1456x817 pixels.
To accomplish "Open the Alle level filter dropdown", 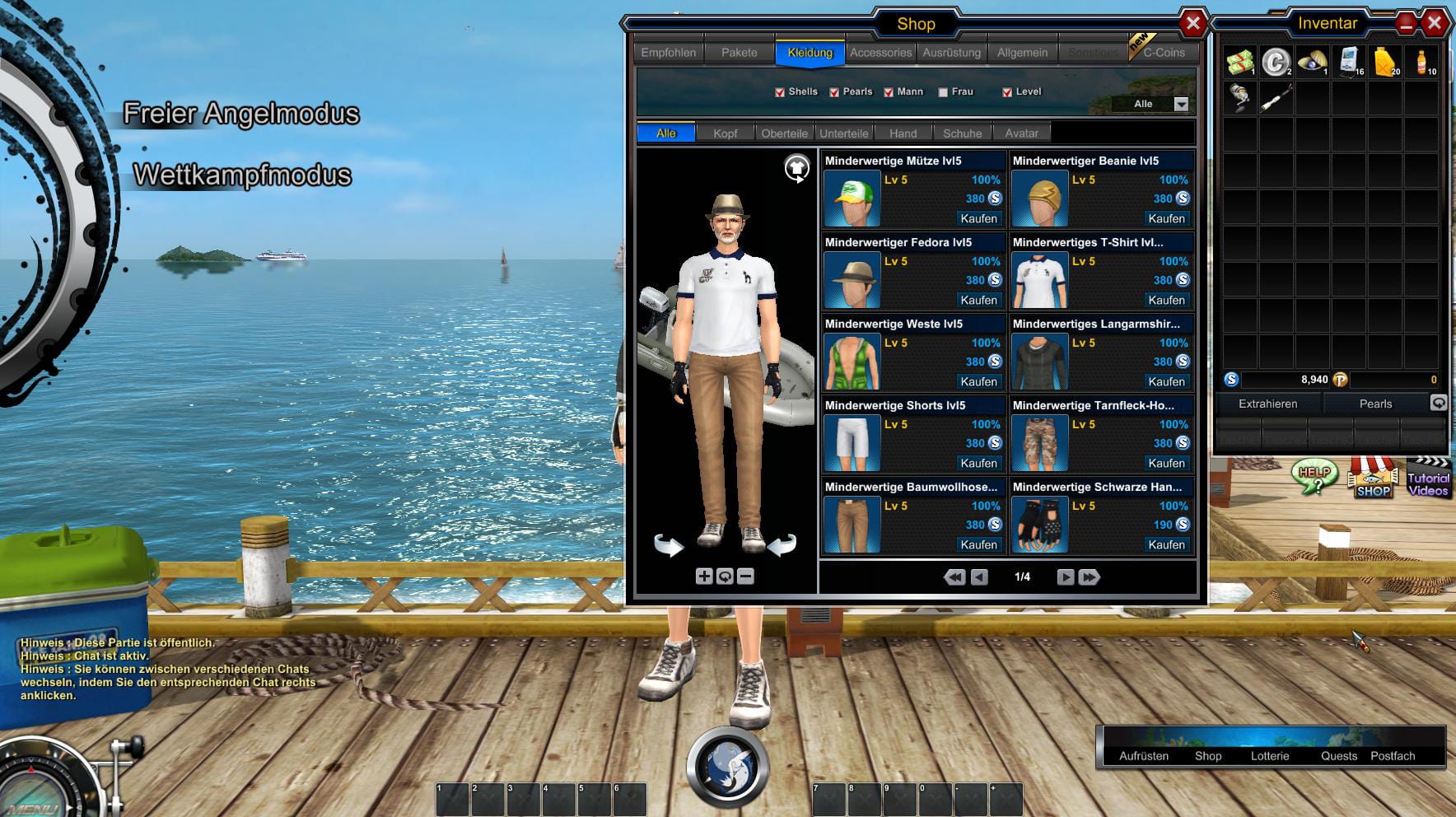I will (x=1179, y=104).
